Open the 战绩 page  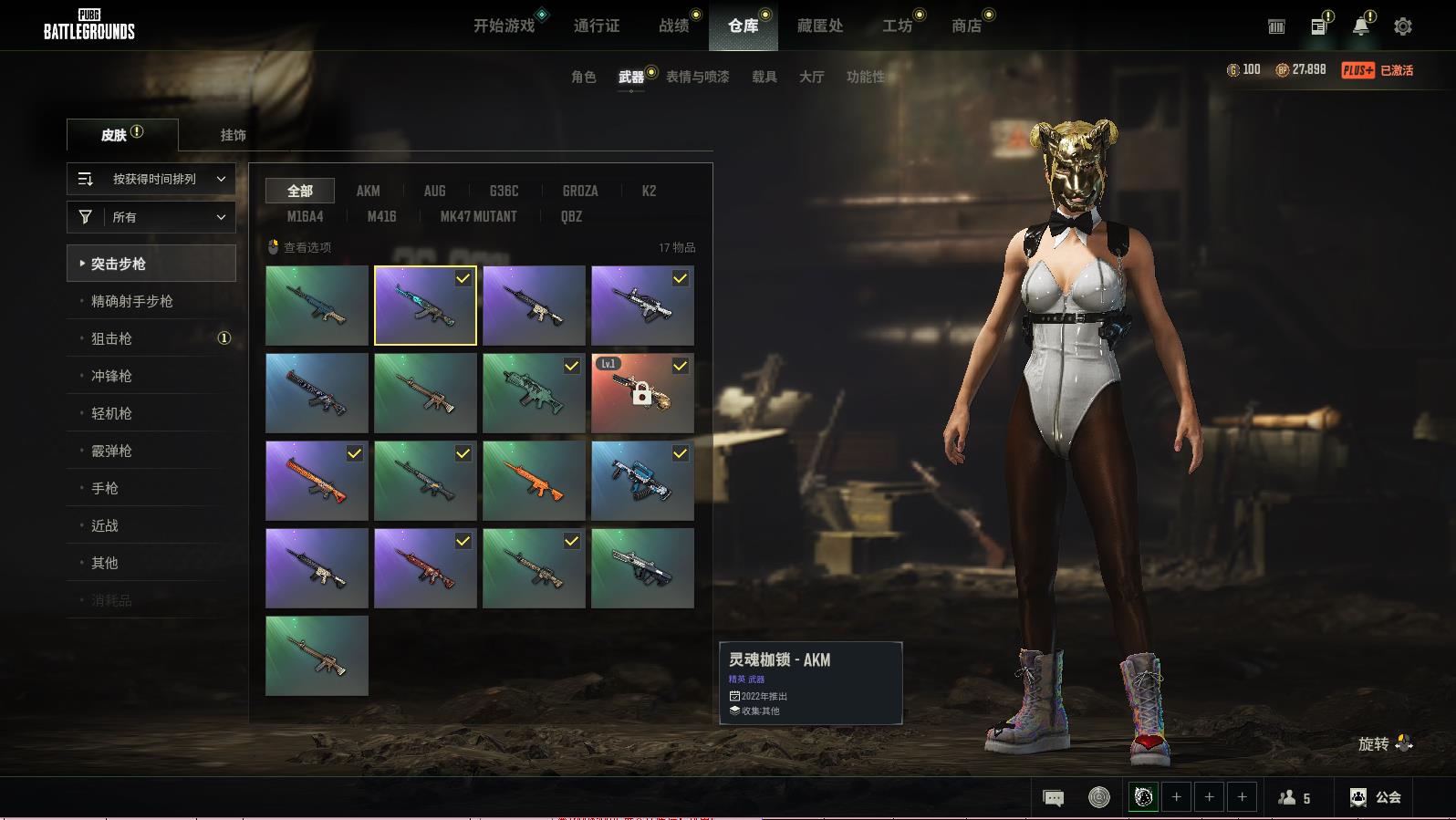[x=674, y=26]
